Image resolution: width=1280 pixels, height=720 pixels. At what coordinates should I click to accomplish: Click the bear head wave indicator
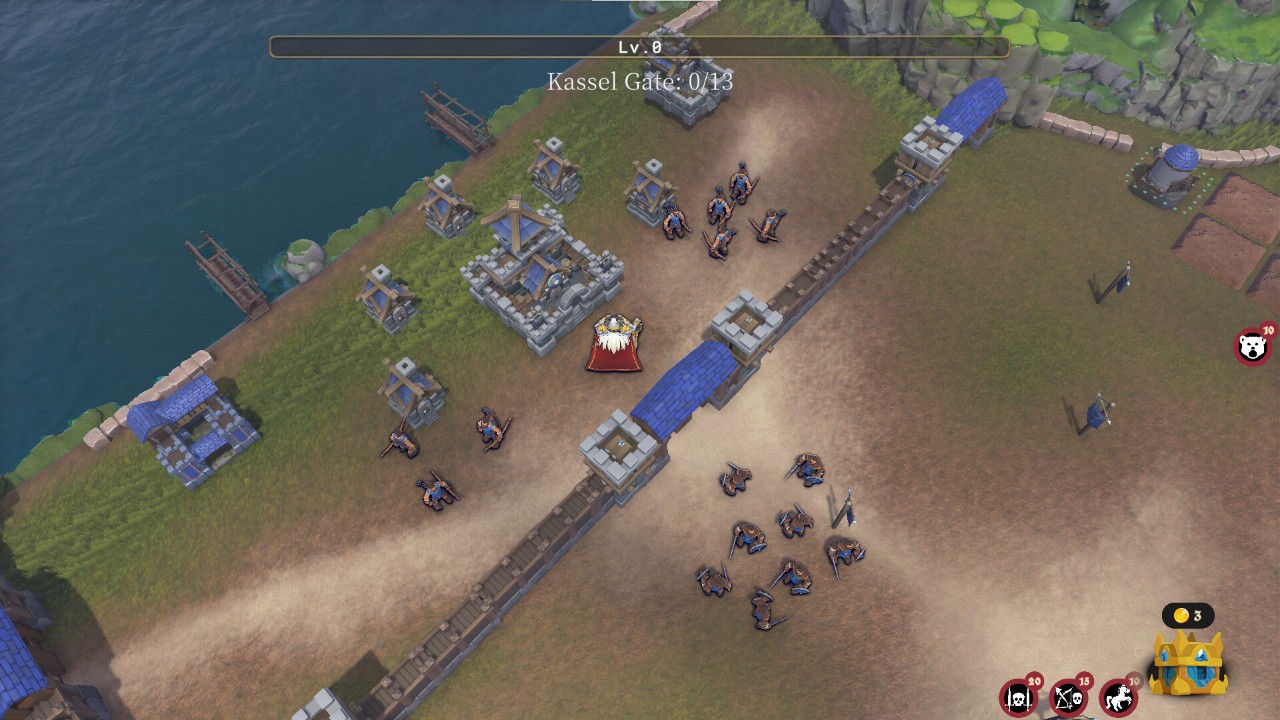(1251, 347)
